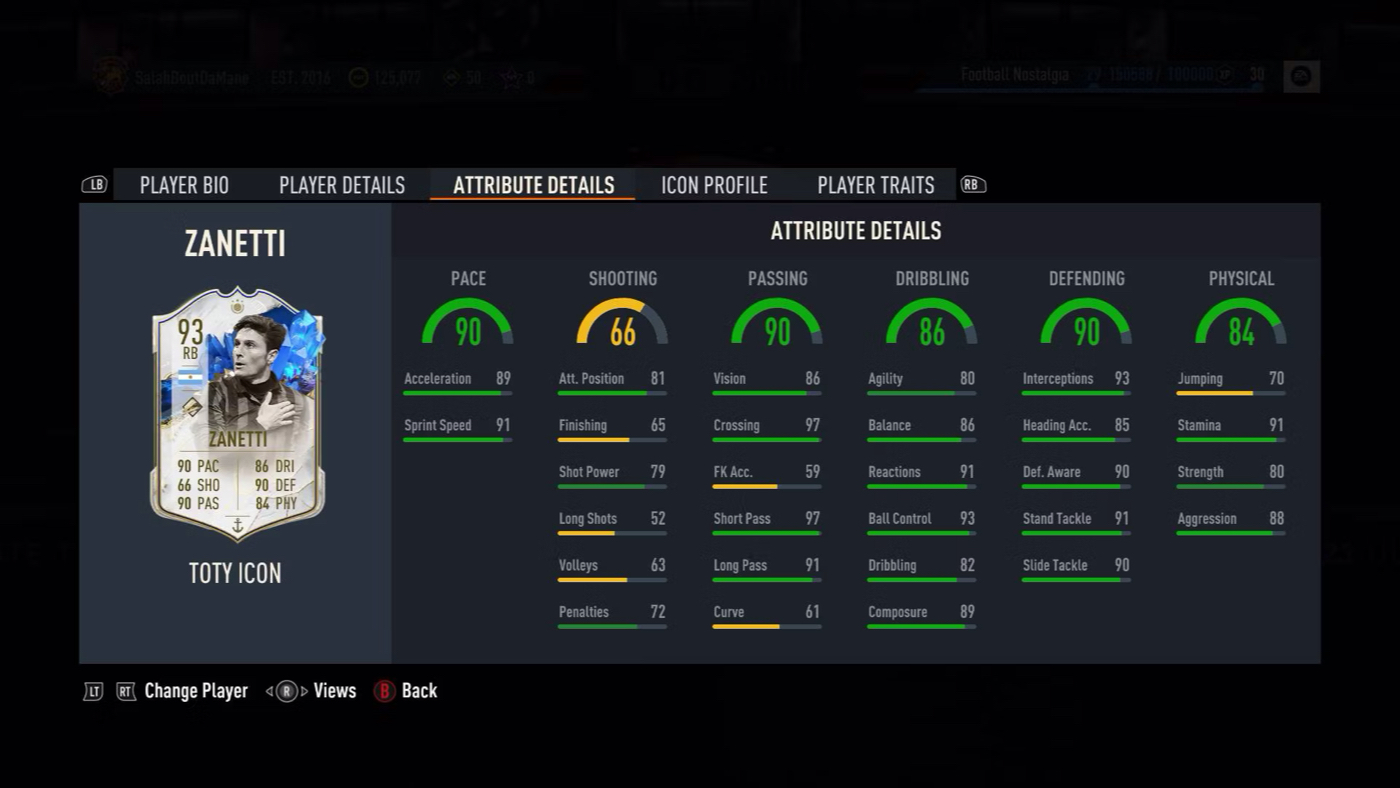This screenshot has height=788, width=1400.
Task: Choose the Views option
Action: [334, 691]
